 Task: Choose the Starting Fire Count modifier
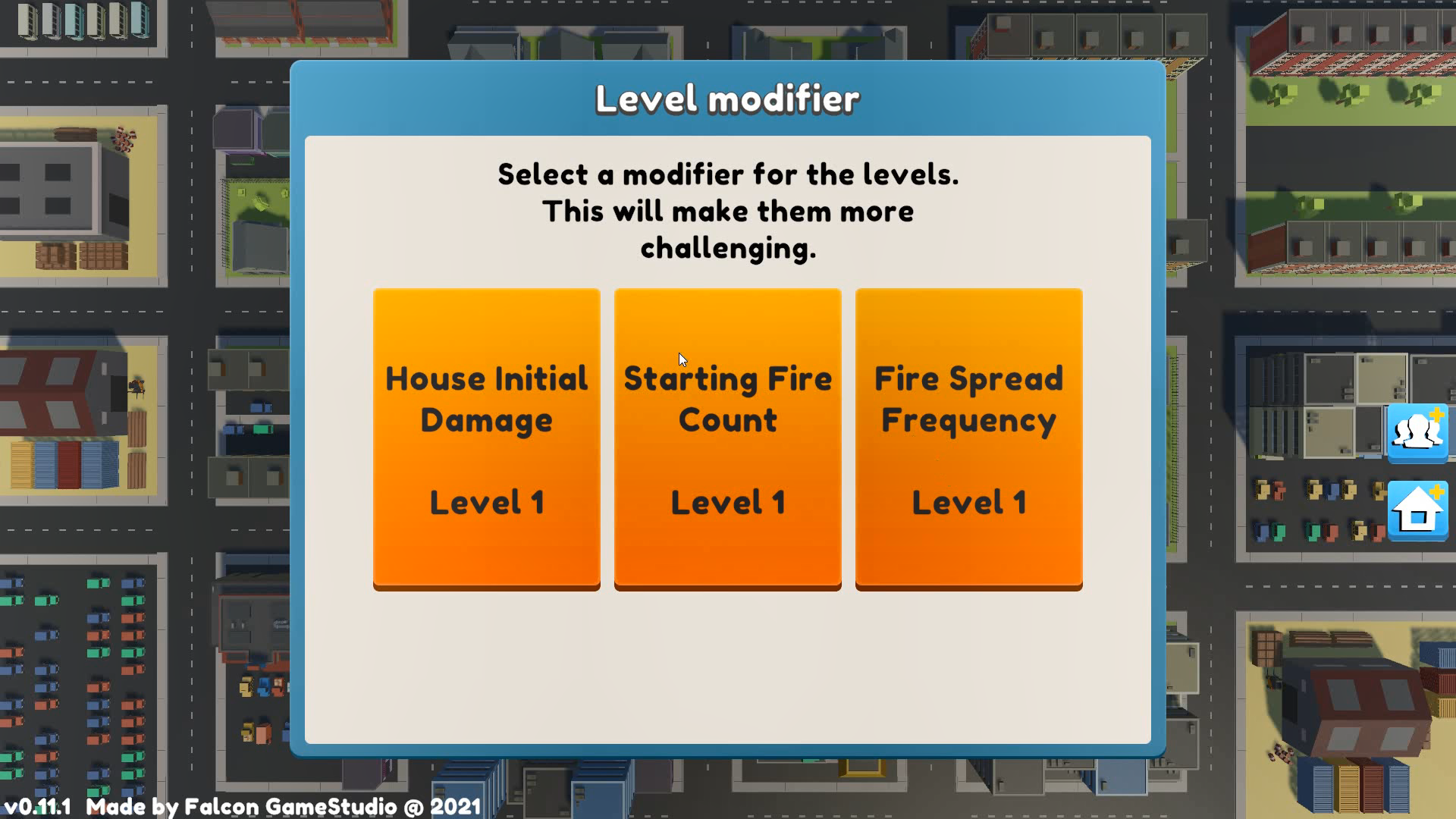[x=727, y=438]
